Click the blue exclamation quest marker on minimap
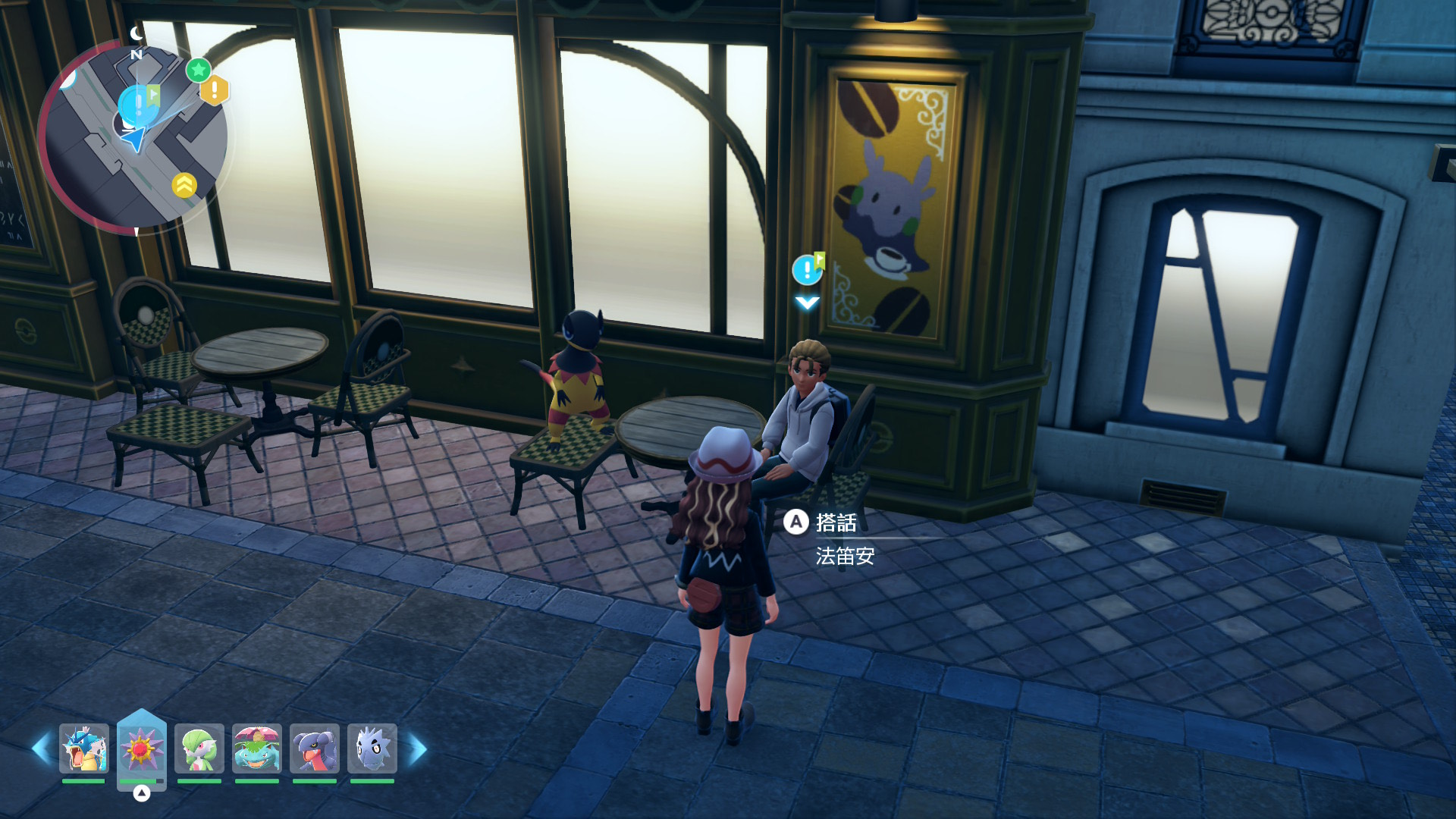Image resolution: width=1456 pixels, height=819 pixels. point(138,105)
